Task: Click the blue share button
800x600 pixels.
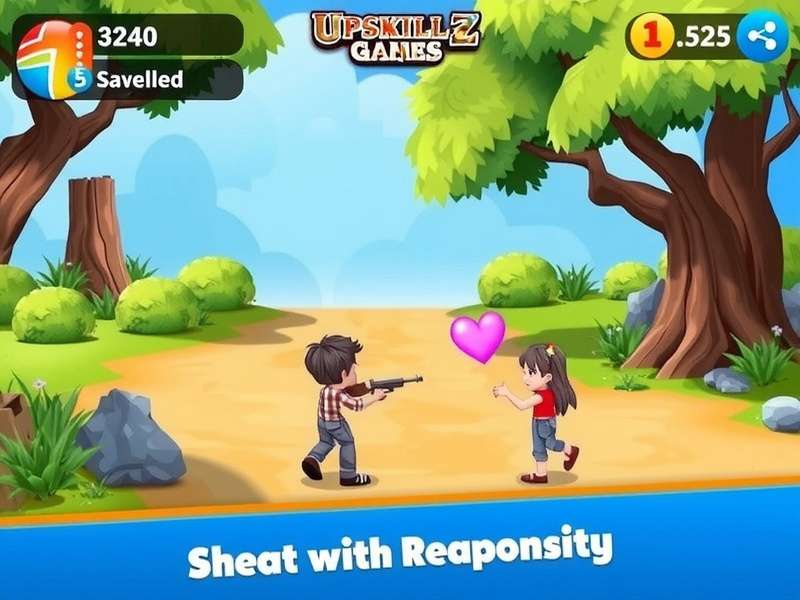Action: (x=762, y=37)
